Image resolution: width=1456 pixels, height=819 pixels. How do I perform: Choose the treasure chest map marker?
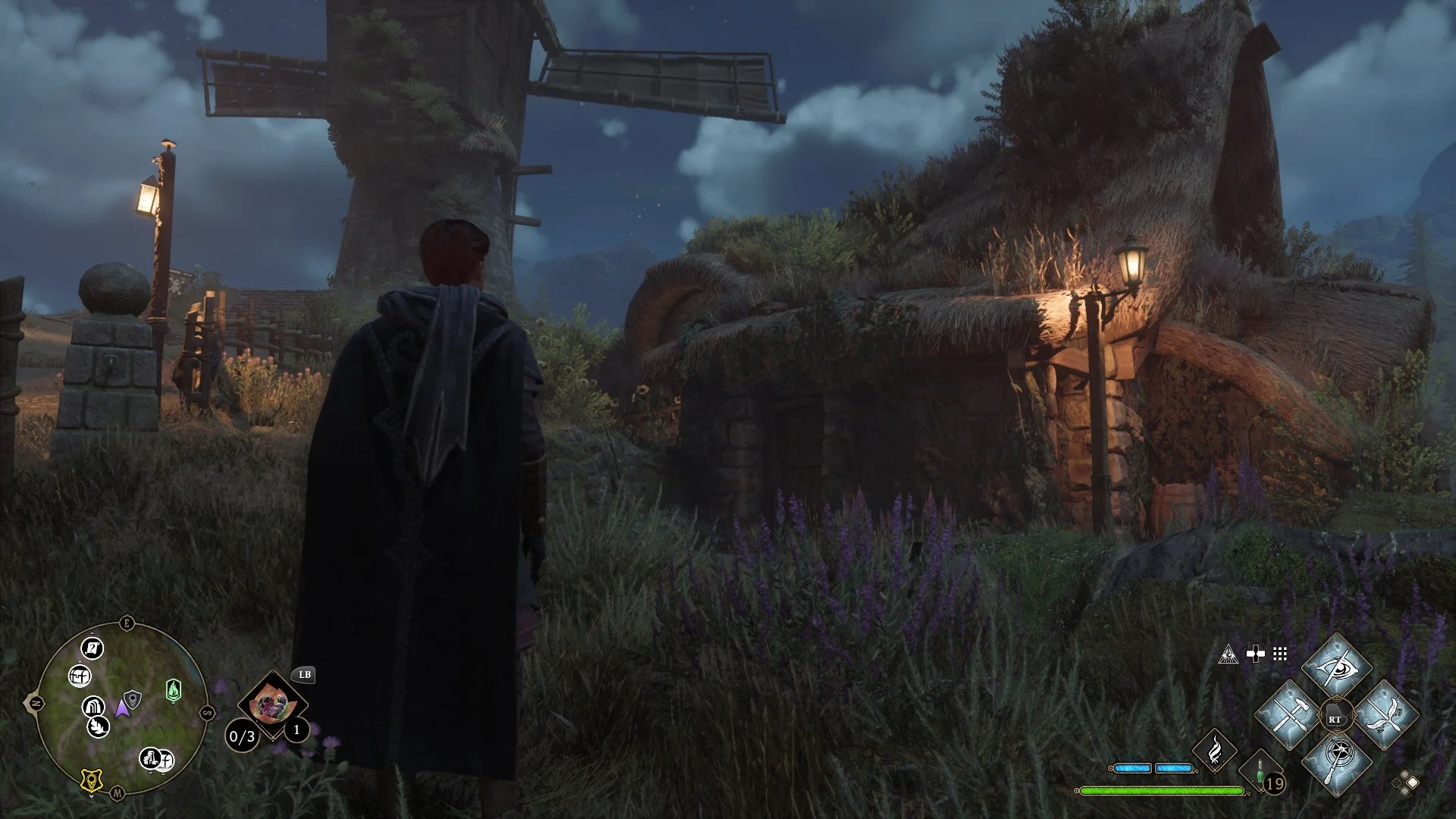point(80,675)
